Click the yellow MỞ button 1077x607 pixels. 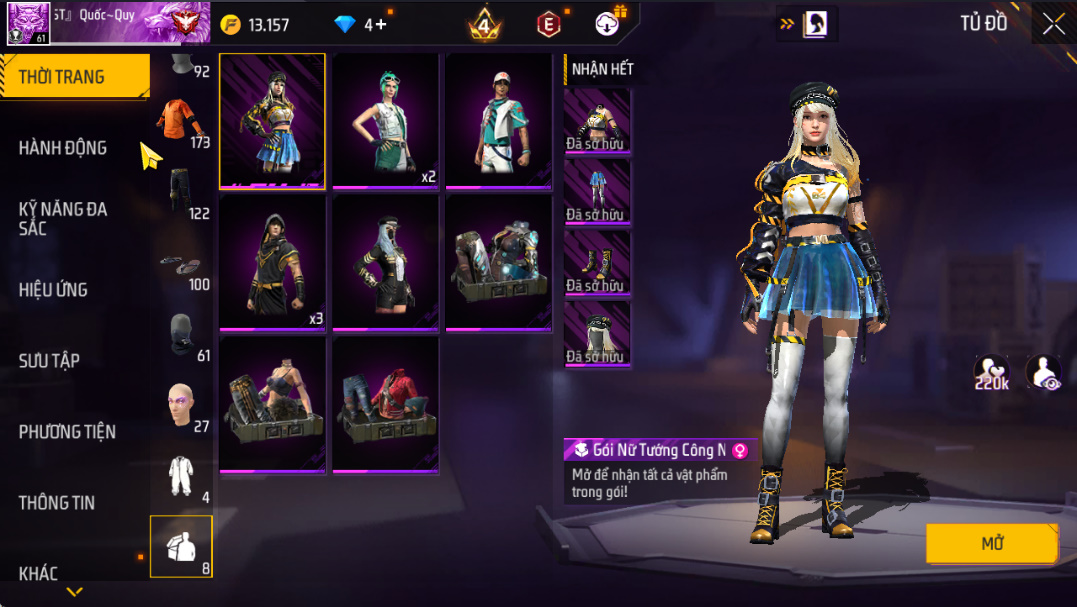pyautogui.click(x=991, y=544)
